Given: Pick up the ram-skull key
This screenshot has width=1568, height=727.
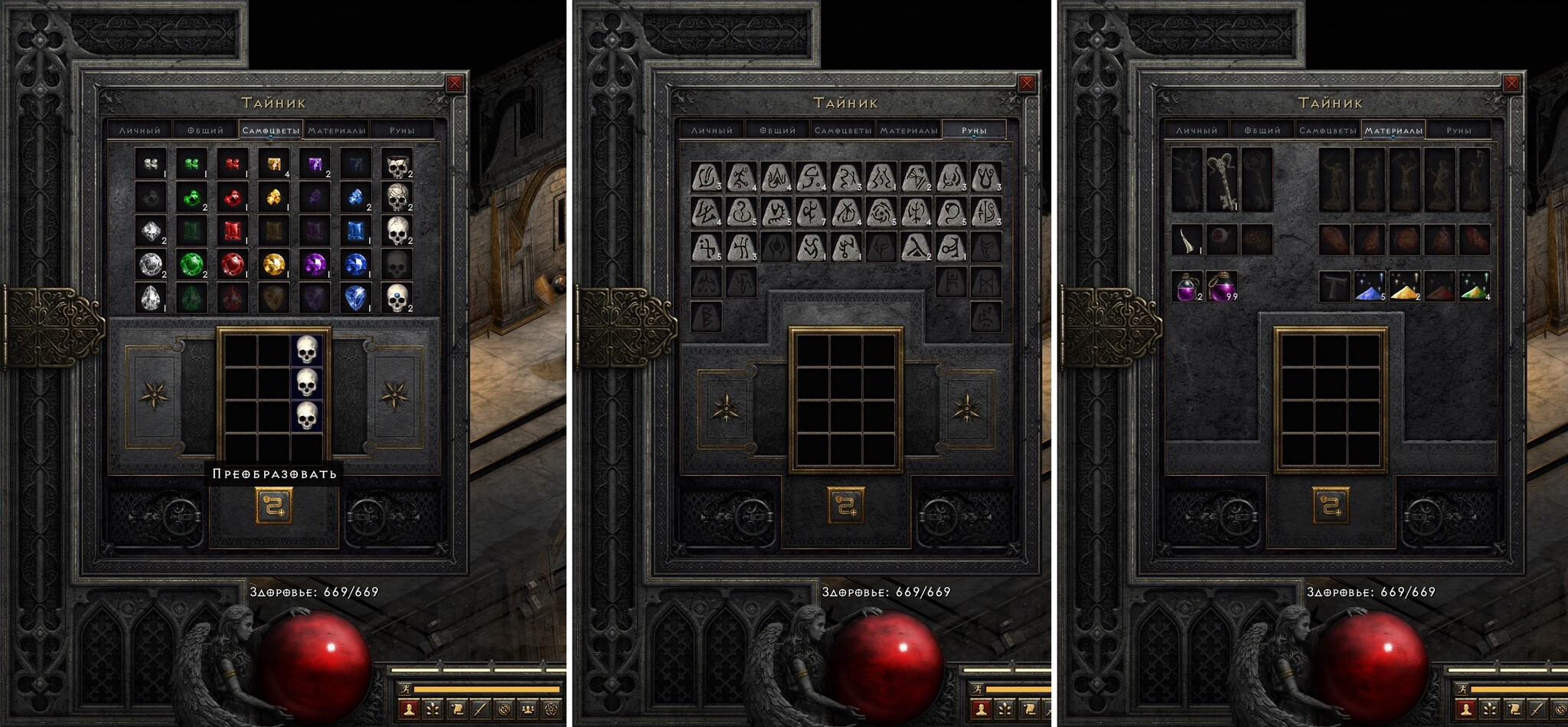Looking at the screenshot, I should (x=1222, y=180).
